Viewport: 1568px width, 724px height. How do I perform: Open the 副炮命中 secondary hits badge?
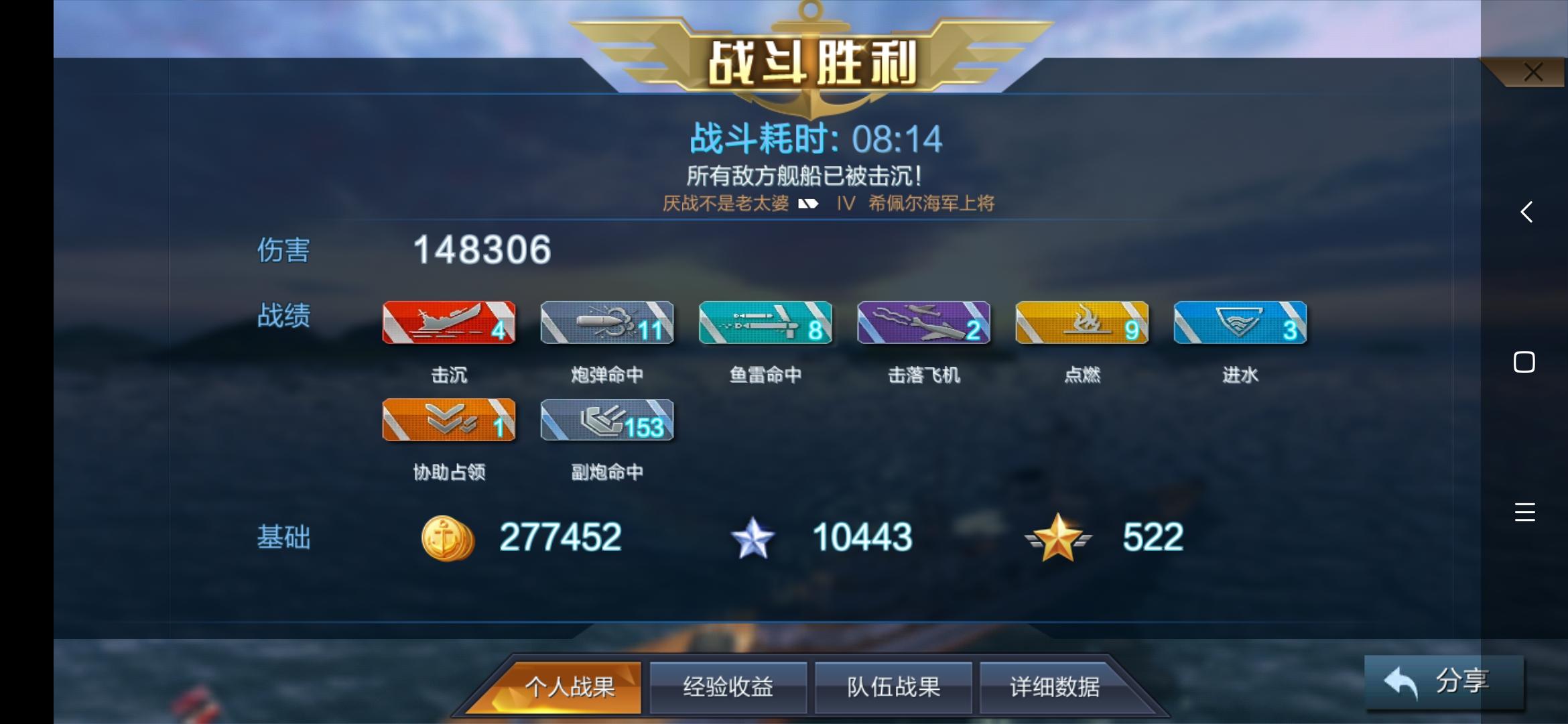point(606,420)
